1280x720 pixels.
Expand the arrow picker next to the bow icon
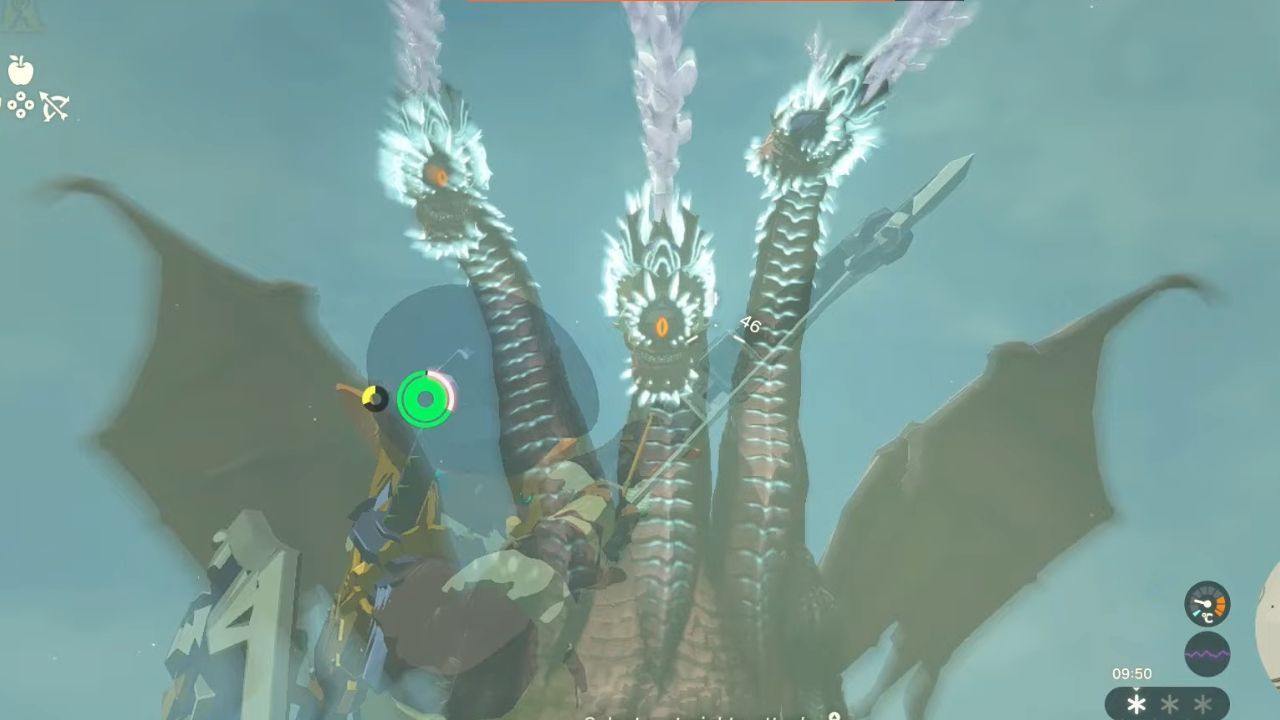click(x=21, y=104)
